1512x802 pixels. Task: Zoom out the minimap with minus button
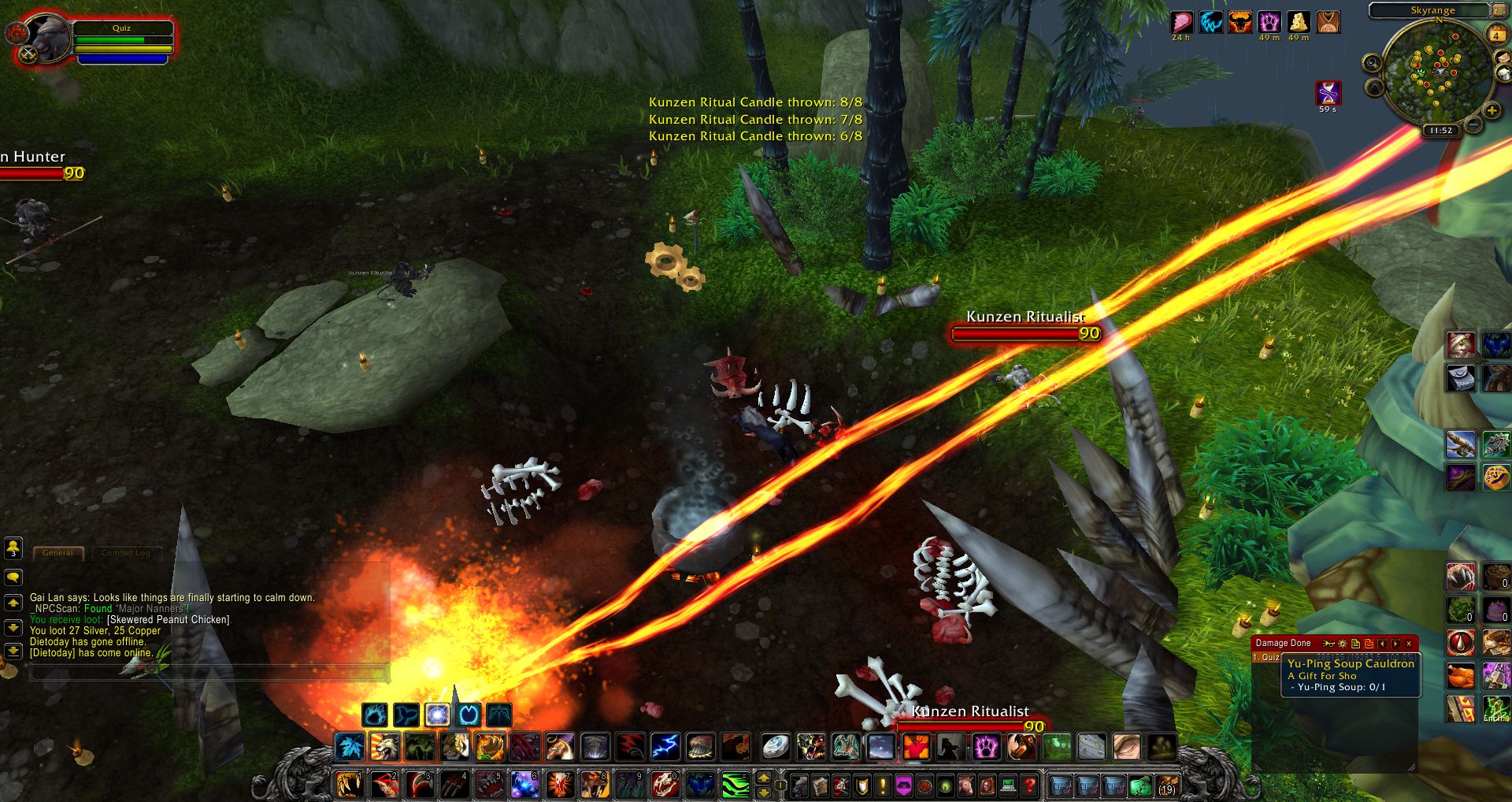1473,124
